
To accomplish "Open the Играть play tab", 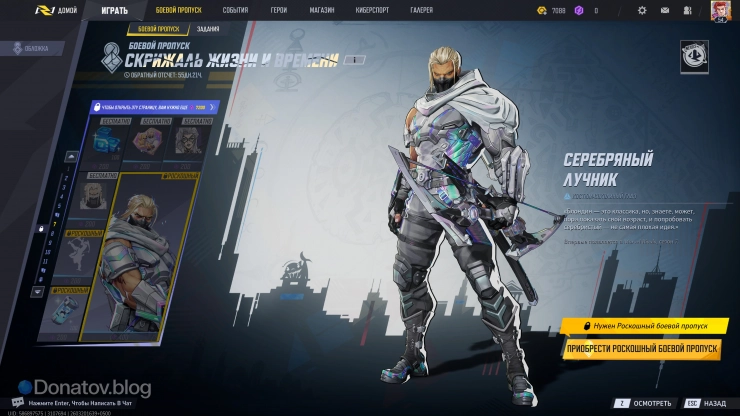I will [x=114, y=10].
